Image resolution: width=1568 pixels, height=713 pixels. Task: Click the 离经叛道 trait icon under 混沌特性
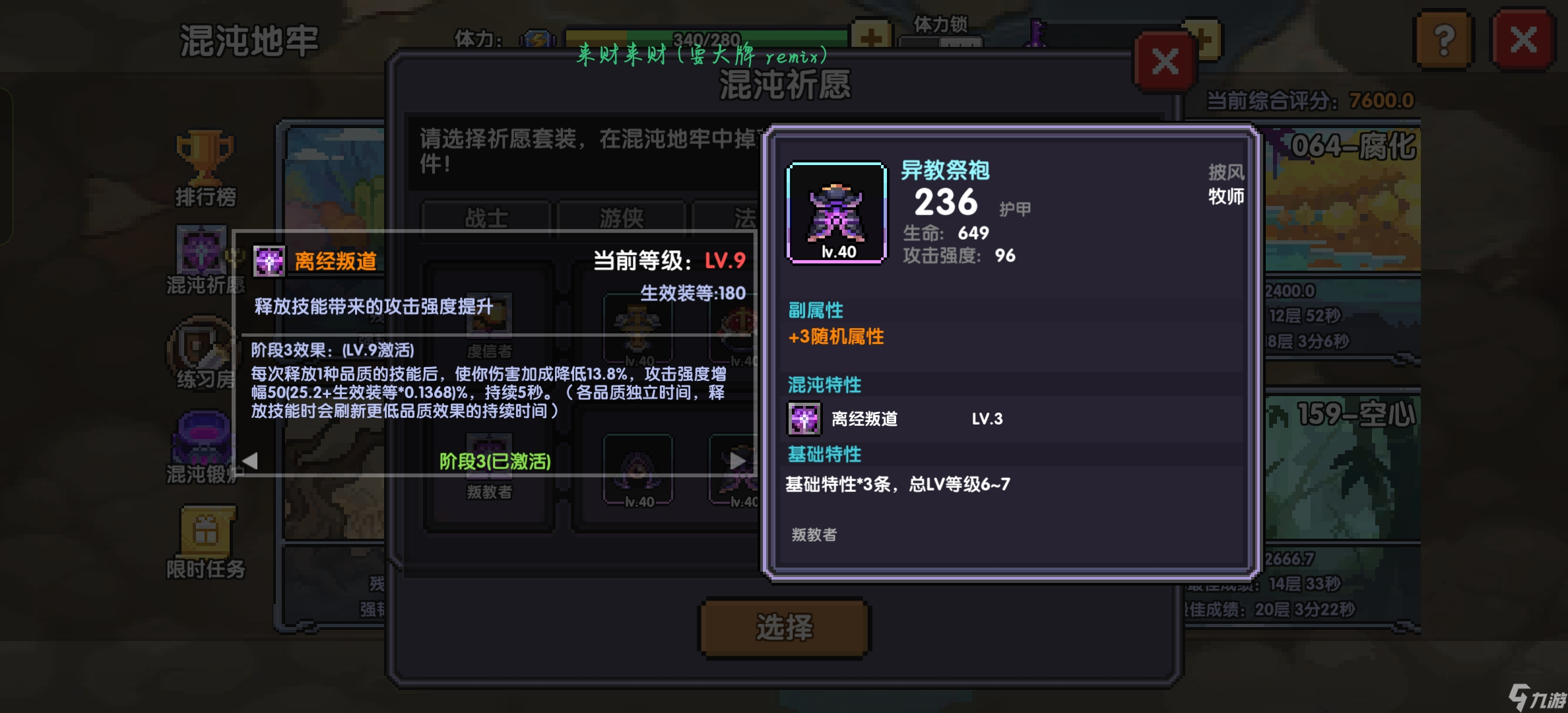(803, 418)
